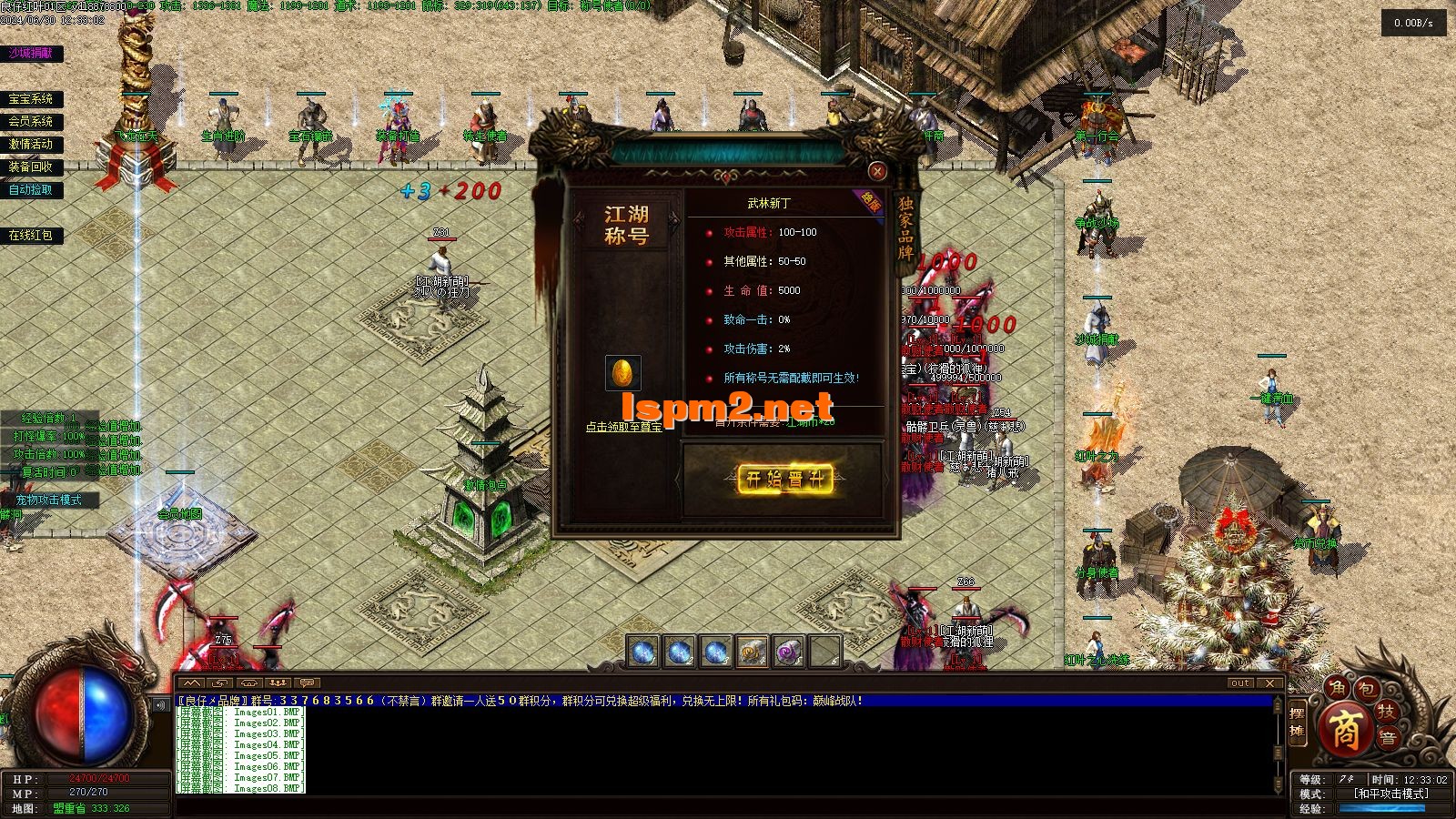1456x819 pixels.
Task: Select the golden egg item icon
Action: (623, 373)
